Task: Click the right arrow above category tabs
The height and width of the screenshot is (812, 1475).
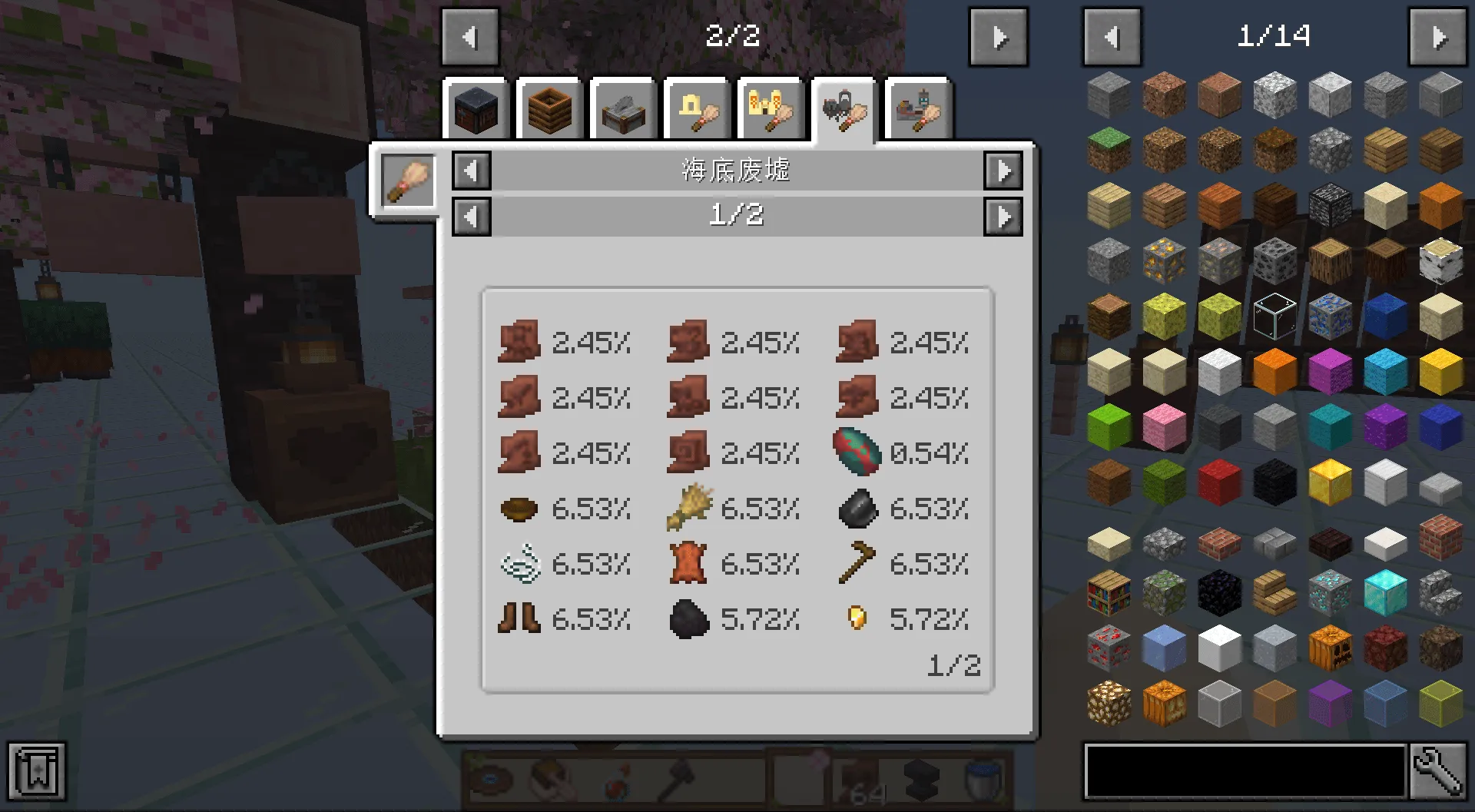Action: click(998, 35)
